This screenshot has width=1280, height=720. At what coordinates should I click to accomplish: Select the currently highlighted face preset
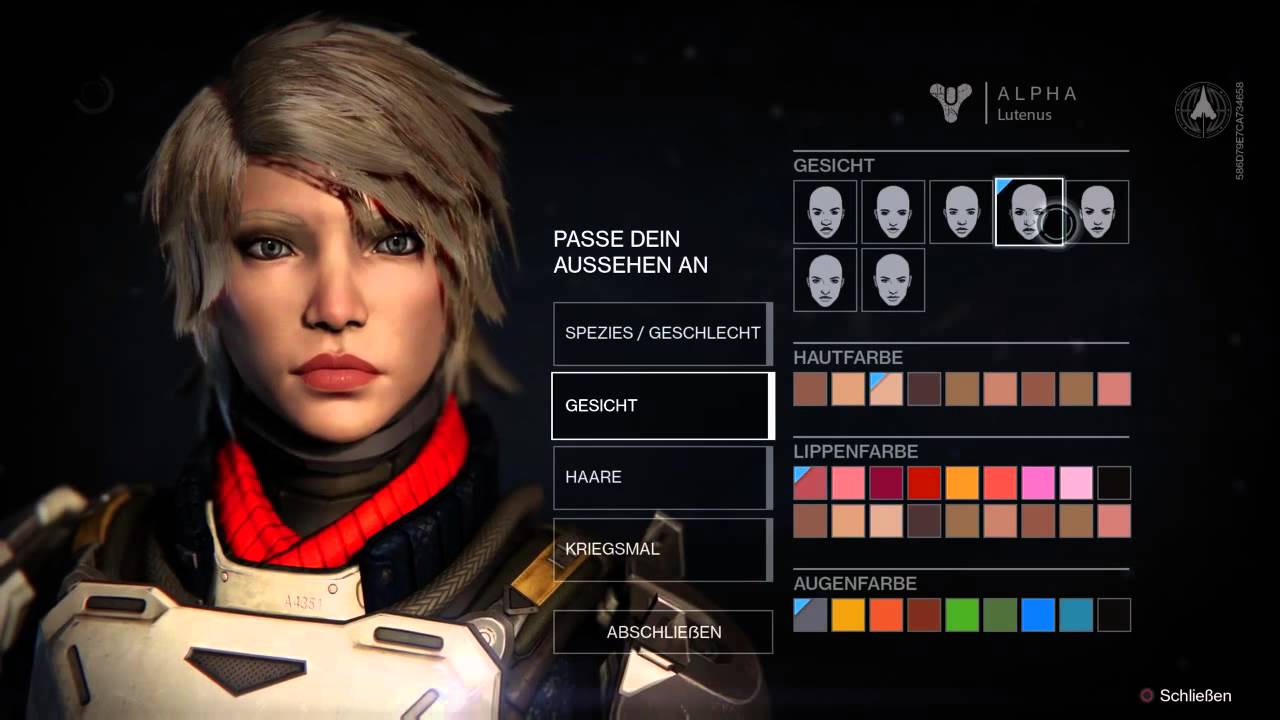point(1028,212)
